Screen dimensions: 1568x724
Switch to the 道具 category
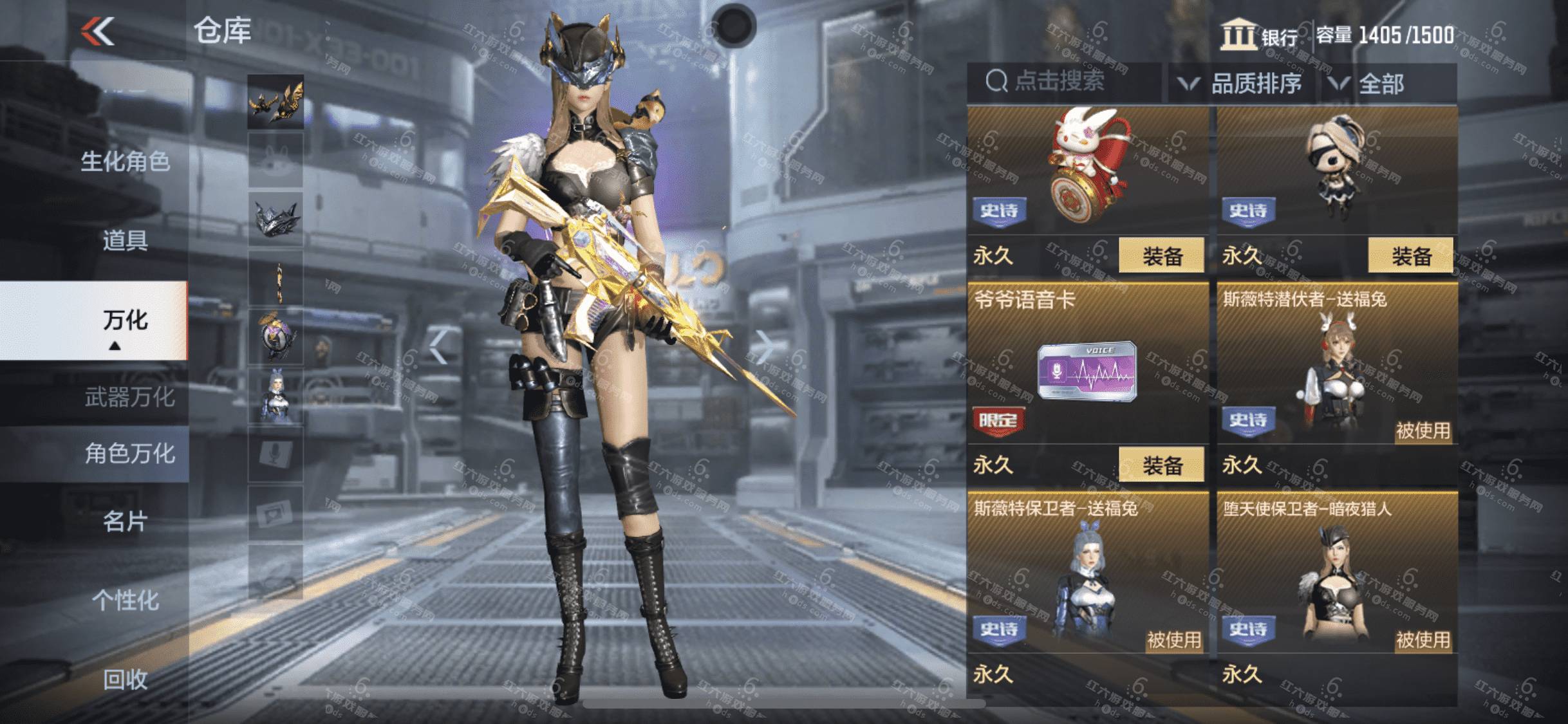(x=125, y=241)
